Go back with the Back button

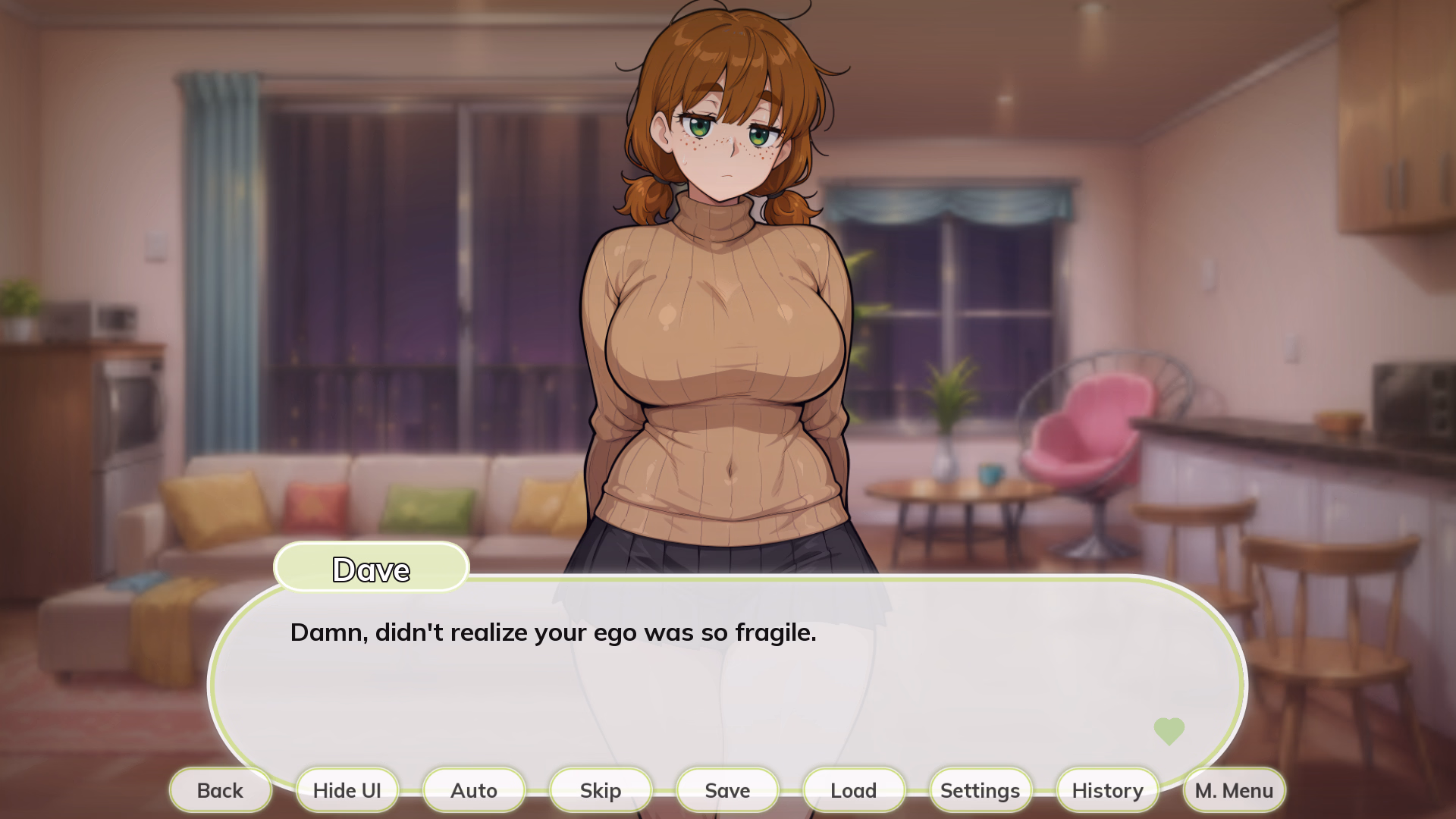220,790
